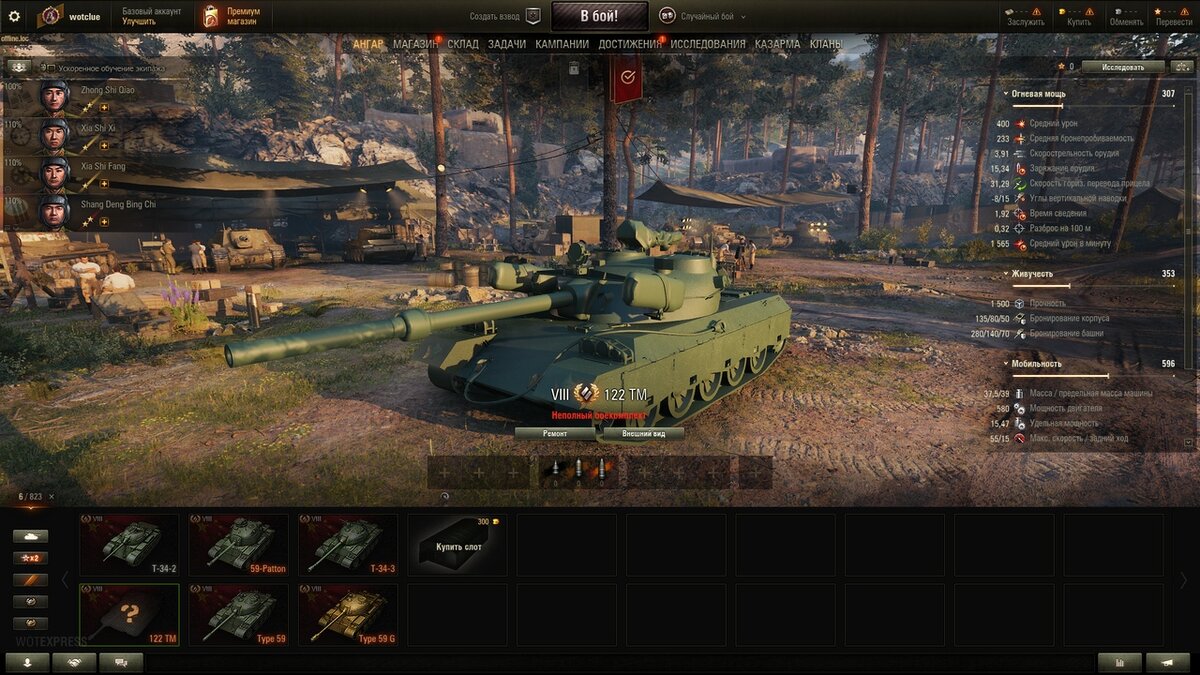Switch to the Казарма tab
Viewport: 1200px width, 675px height.
pos(777,44)
